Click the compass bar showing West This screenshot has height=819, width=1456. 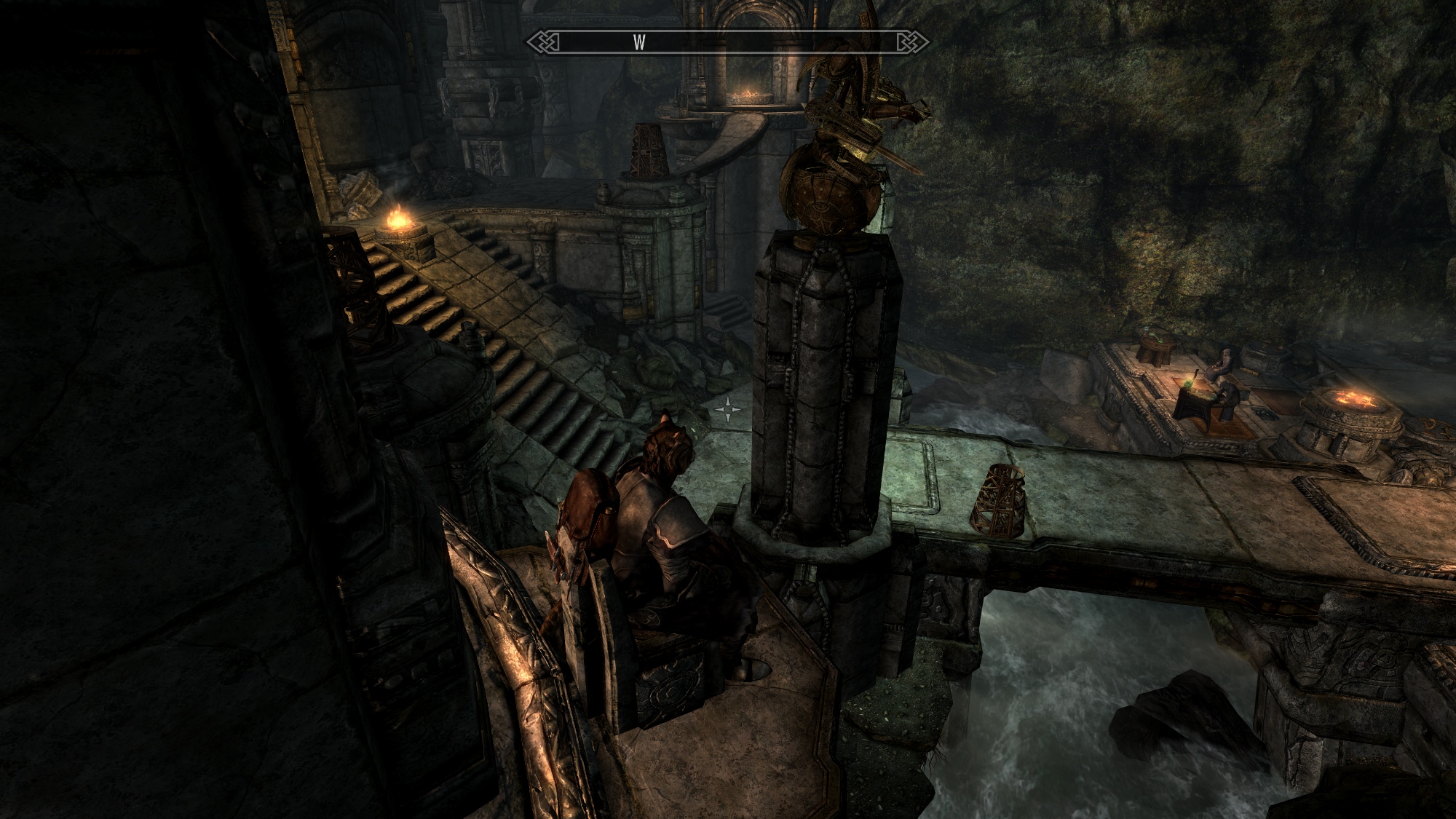727,42
